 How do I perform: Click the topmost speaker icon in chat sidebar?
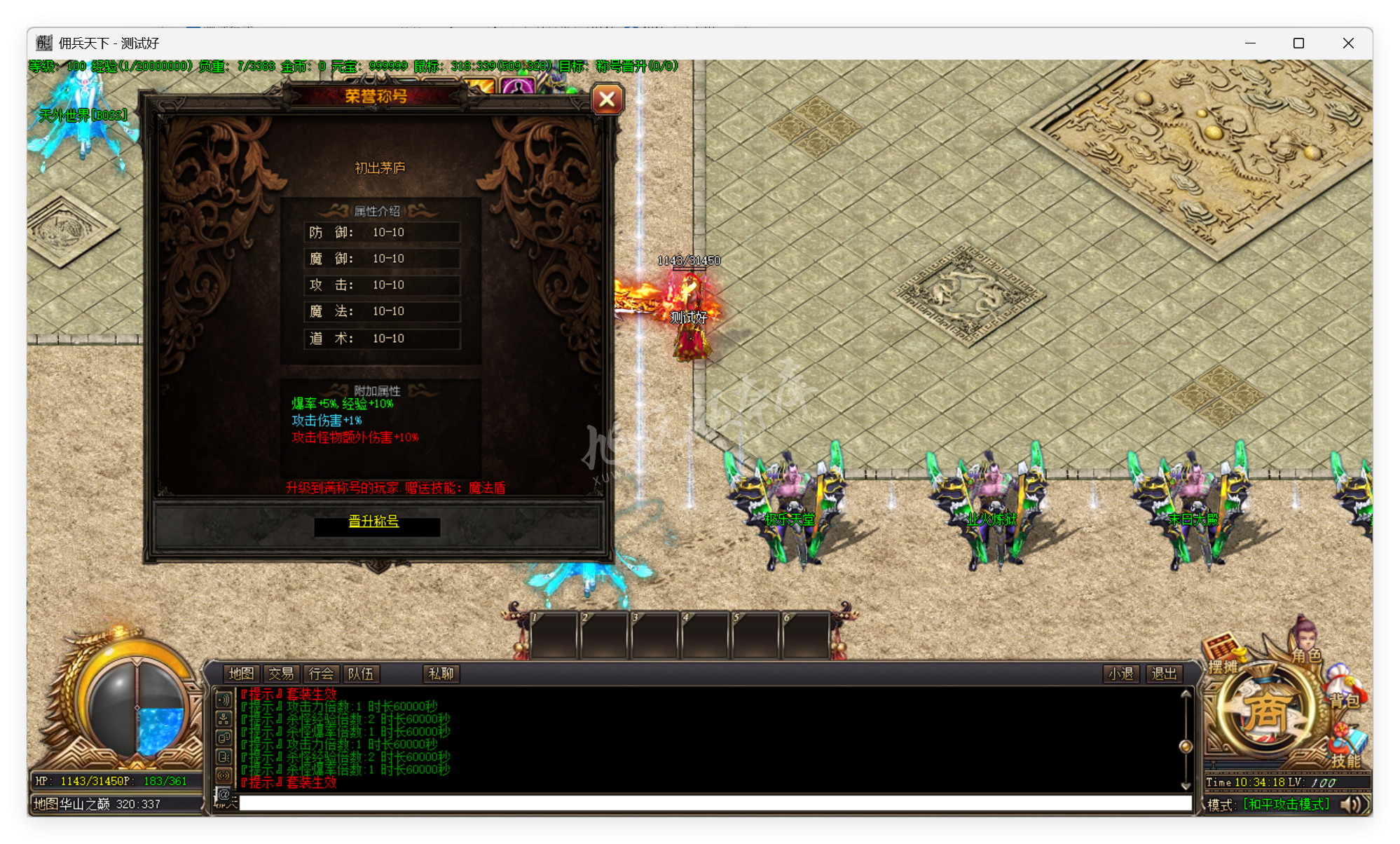[x=225, y=698]
